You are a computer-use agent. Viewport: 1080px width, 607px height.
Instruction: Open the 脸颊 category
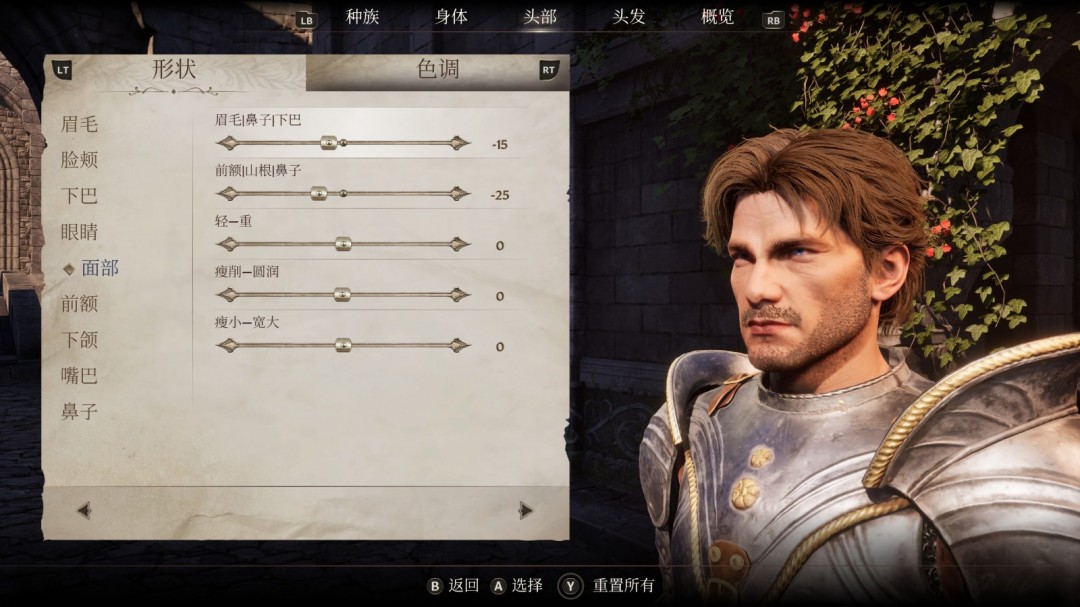coord(79,160)
